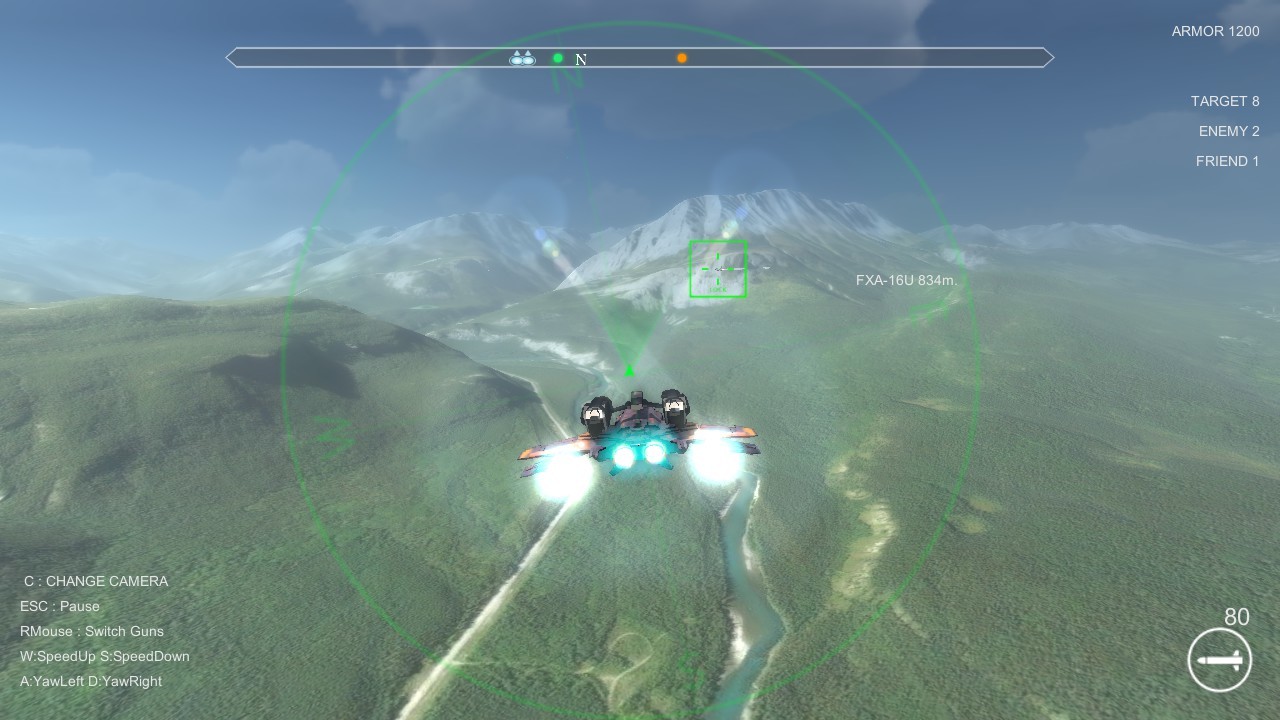
Task: Click the RMouse Switch Guns control hint
Action: [92, 631]
